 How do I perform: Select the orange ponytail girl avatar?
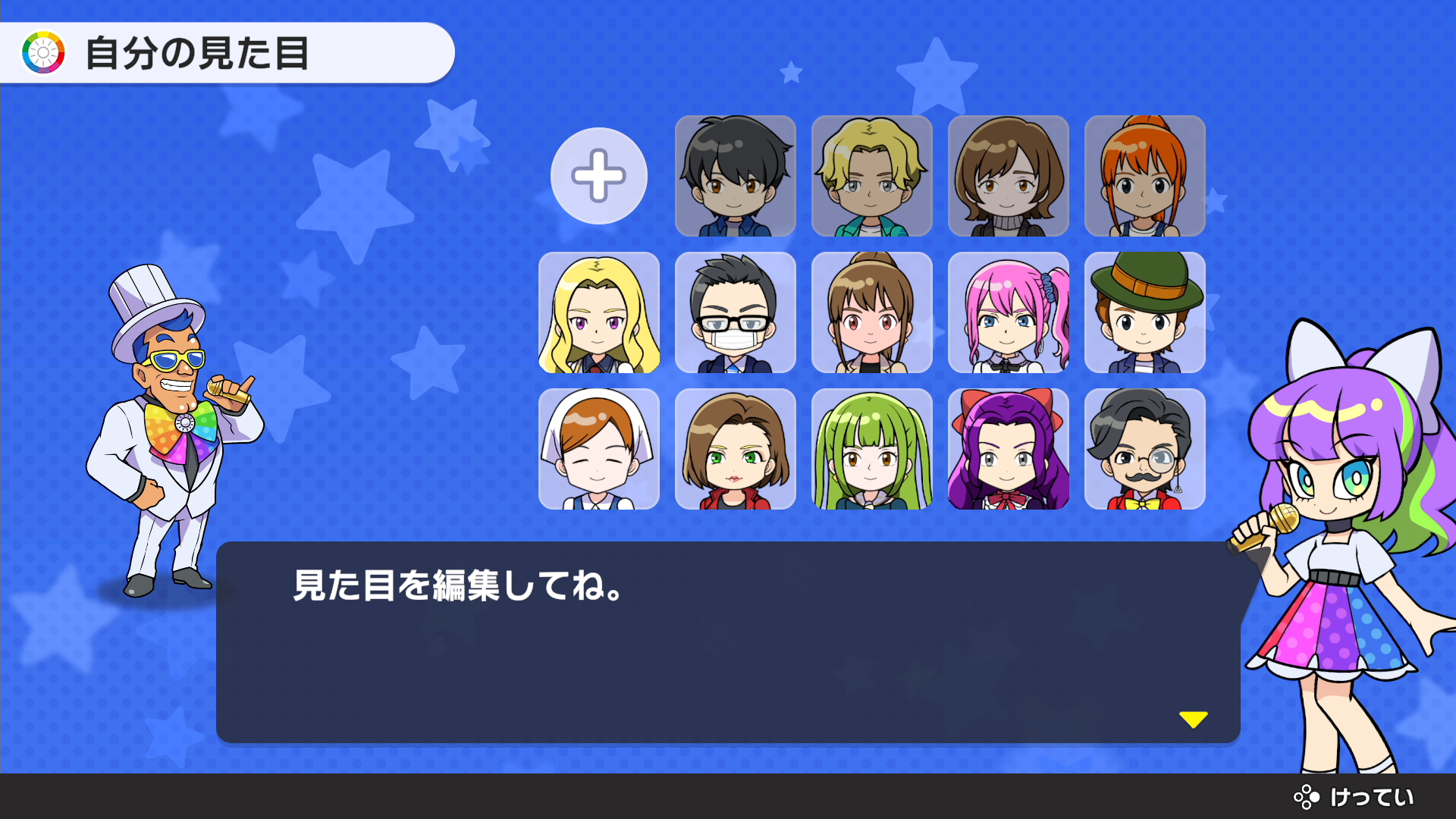[x=1144, y=176]
